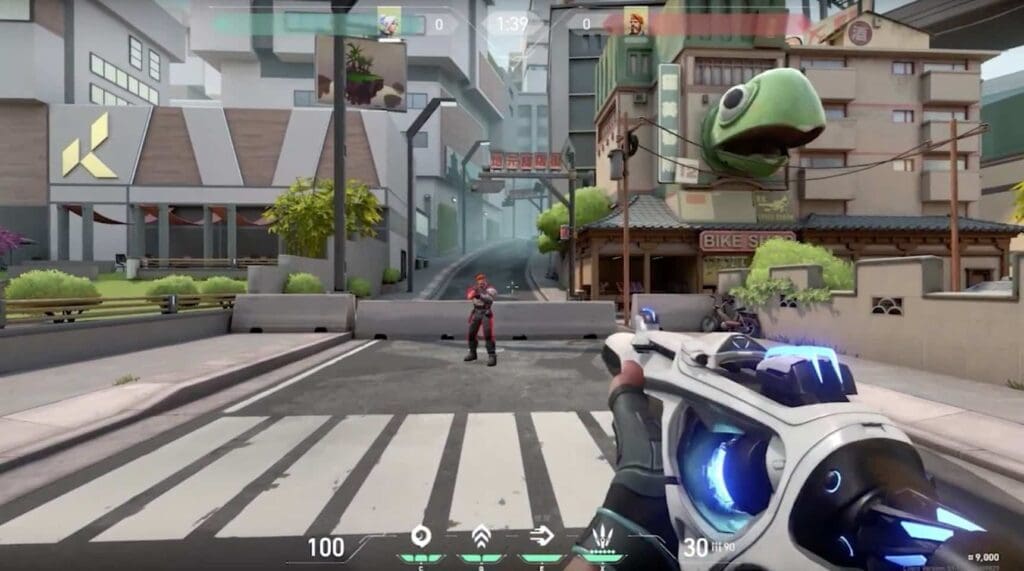Image resolution: width=1024 pixels, height=571 pixels.
Task: Trigger the Updraft upward-chevrons ability
Action: click(481, 535)
